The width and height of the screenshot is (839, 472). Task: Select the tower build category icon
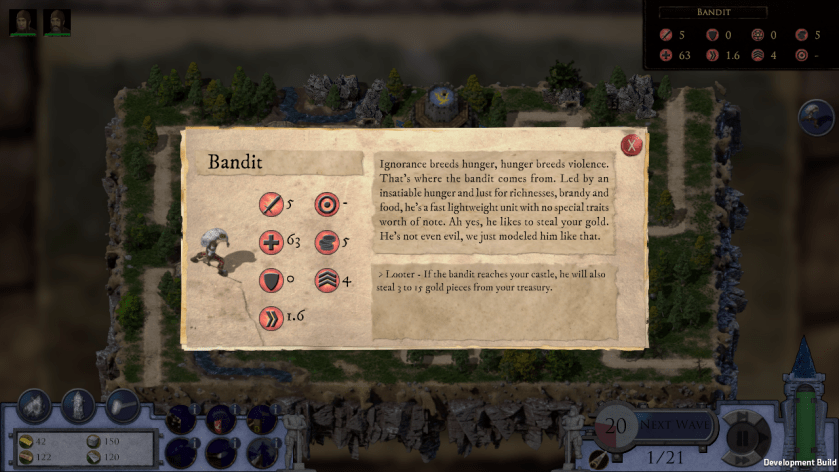click(x=78, y=404)
